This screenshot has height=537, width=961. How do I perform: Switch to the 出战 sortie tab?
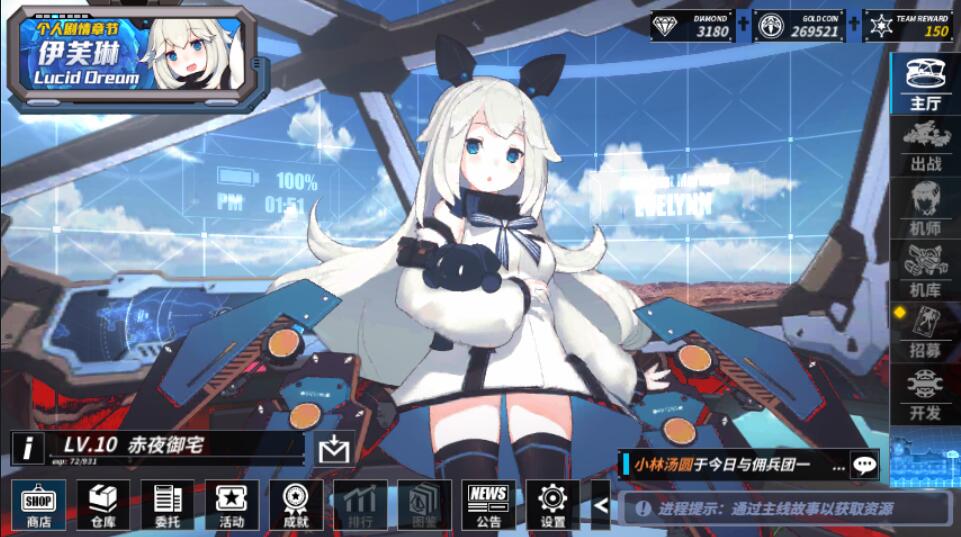[925, 146]
